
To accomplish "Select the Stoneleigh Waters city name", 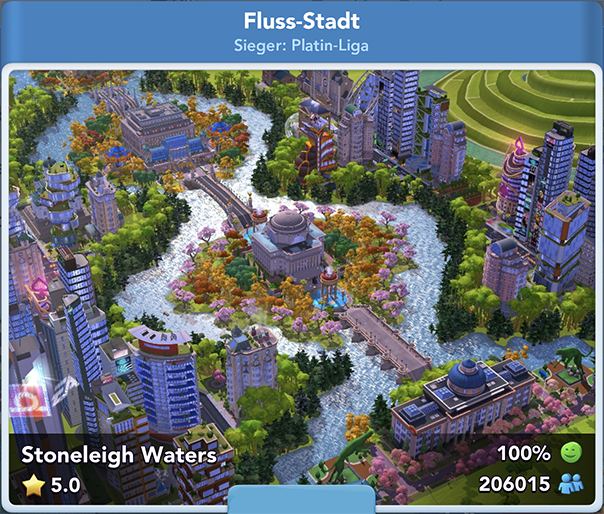I will pyautogui.click(x=118, y=455).
